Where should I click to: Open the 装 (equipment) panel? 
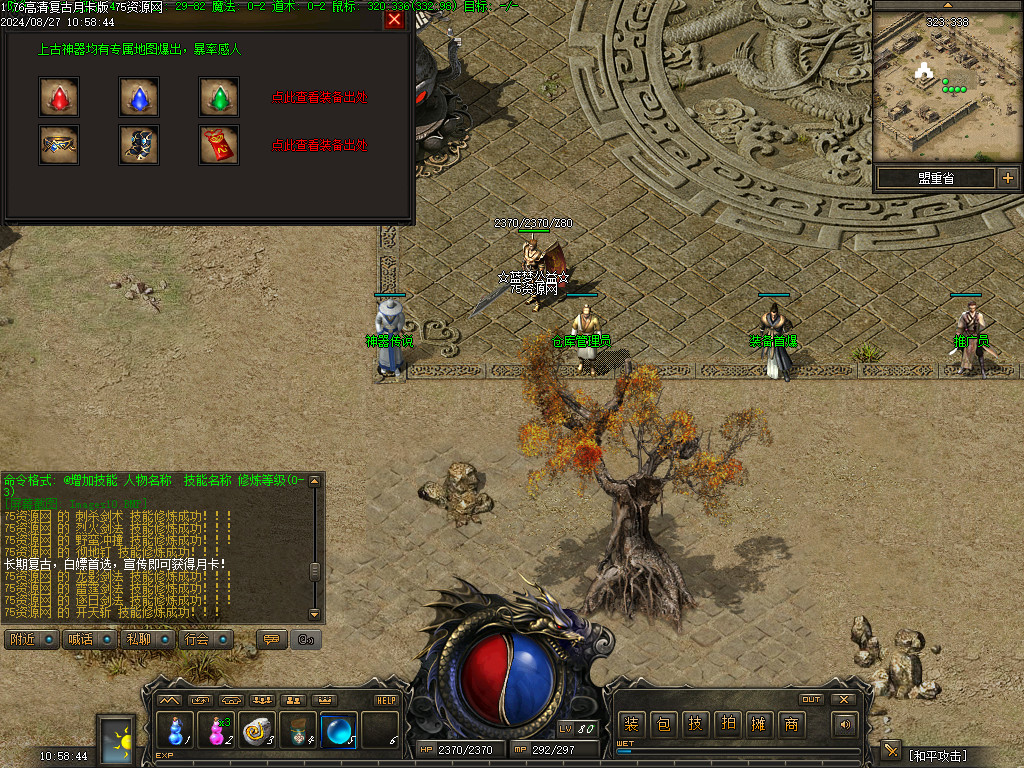(x=631, y=725)
